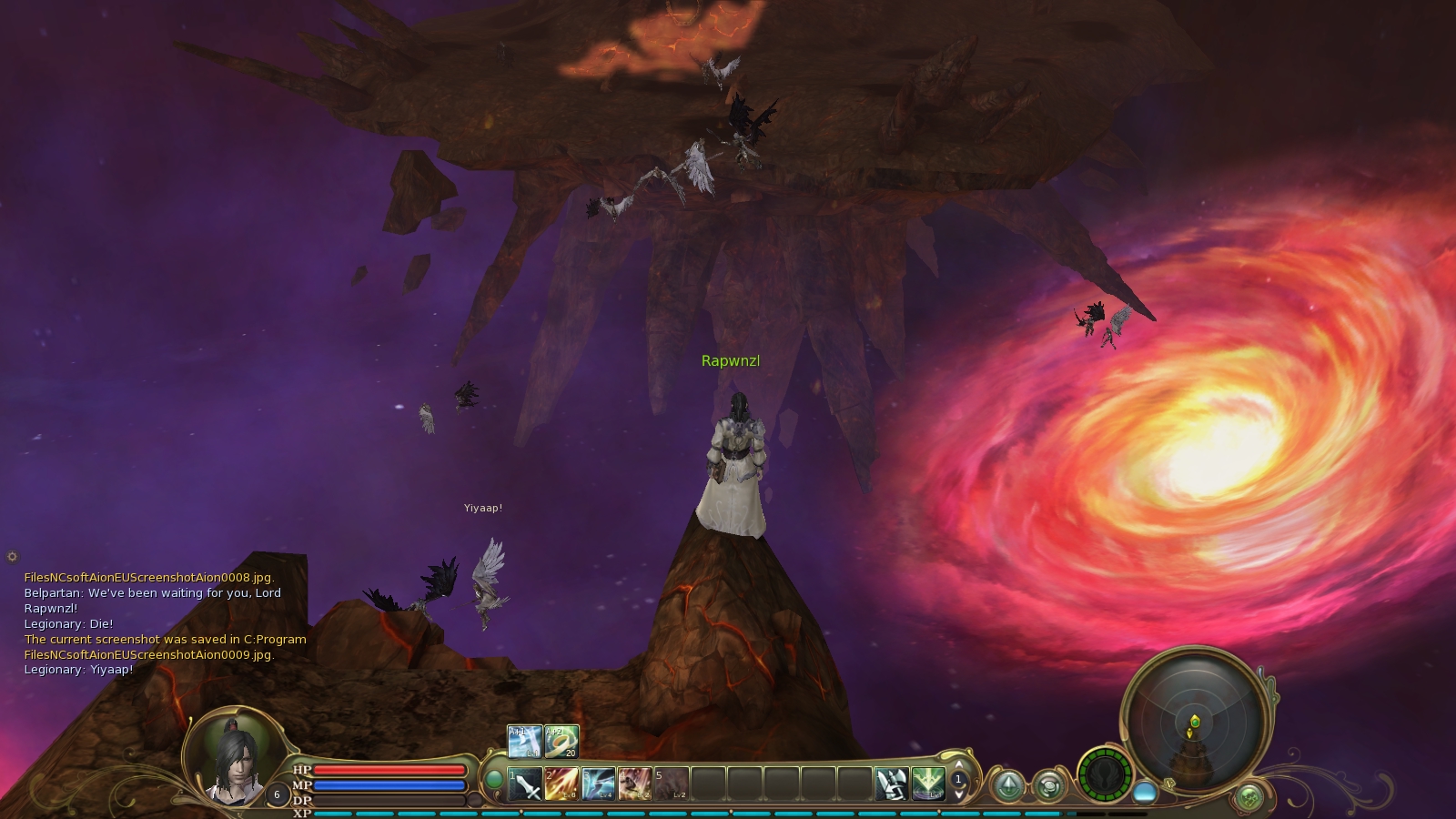
Task: Use the golden ring item with count 20
Action: point(561,742)
